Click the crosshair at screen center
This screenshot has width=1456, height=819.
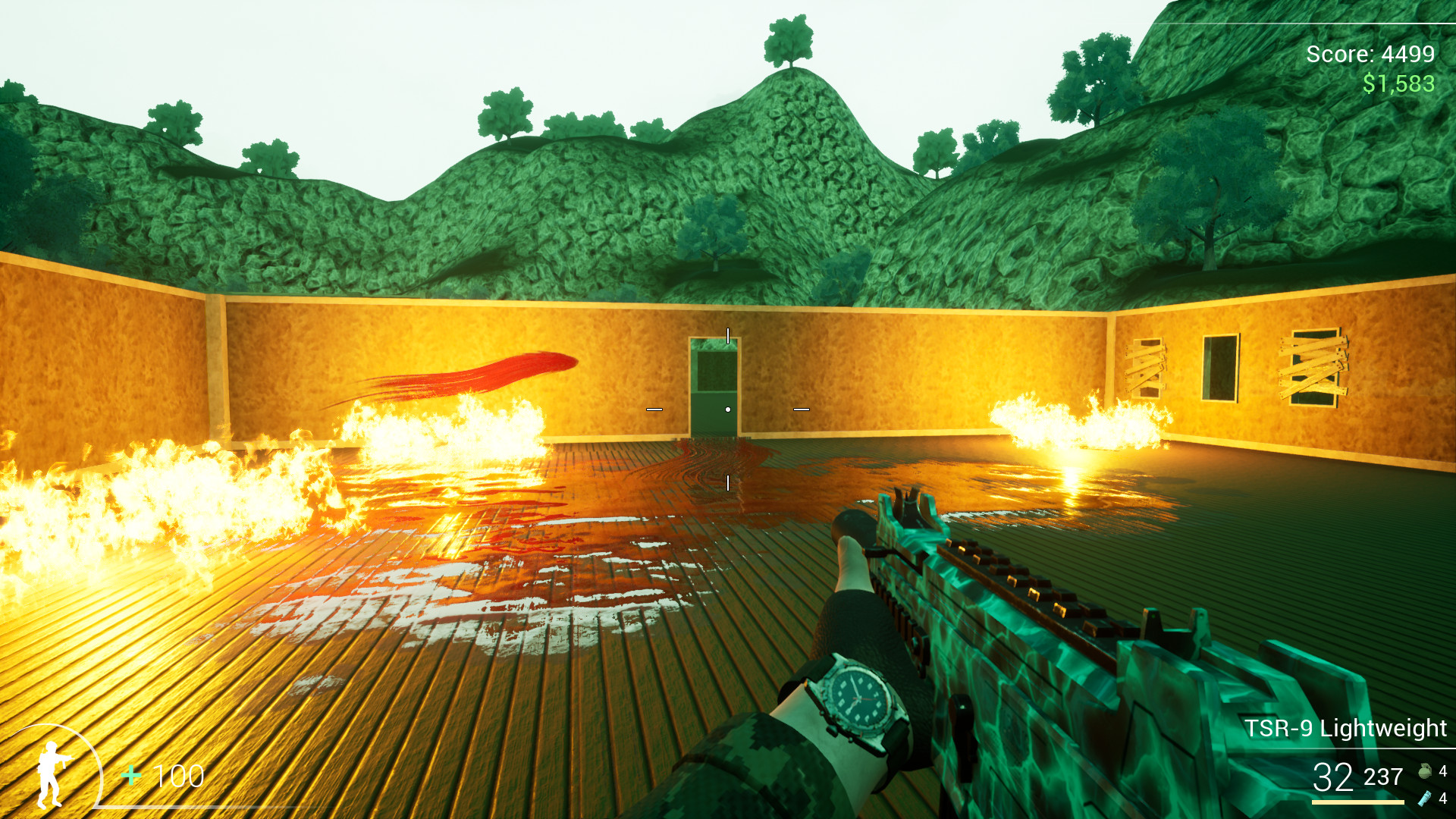pyautogui.click(x=728, y=408)
